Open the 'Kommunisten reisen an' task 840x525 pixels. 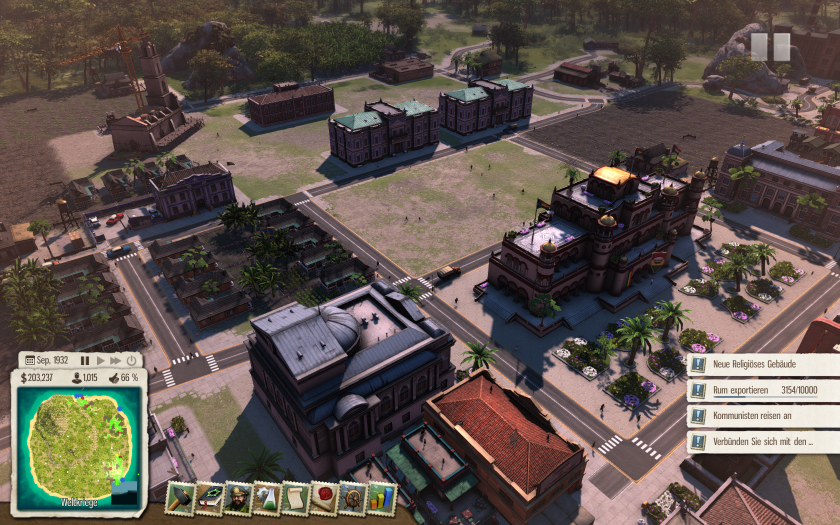(x=764, y=416)
